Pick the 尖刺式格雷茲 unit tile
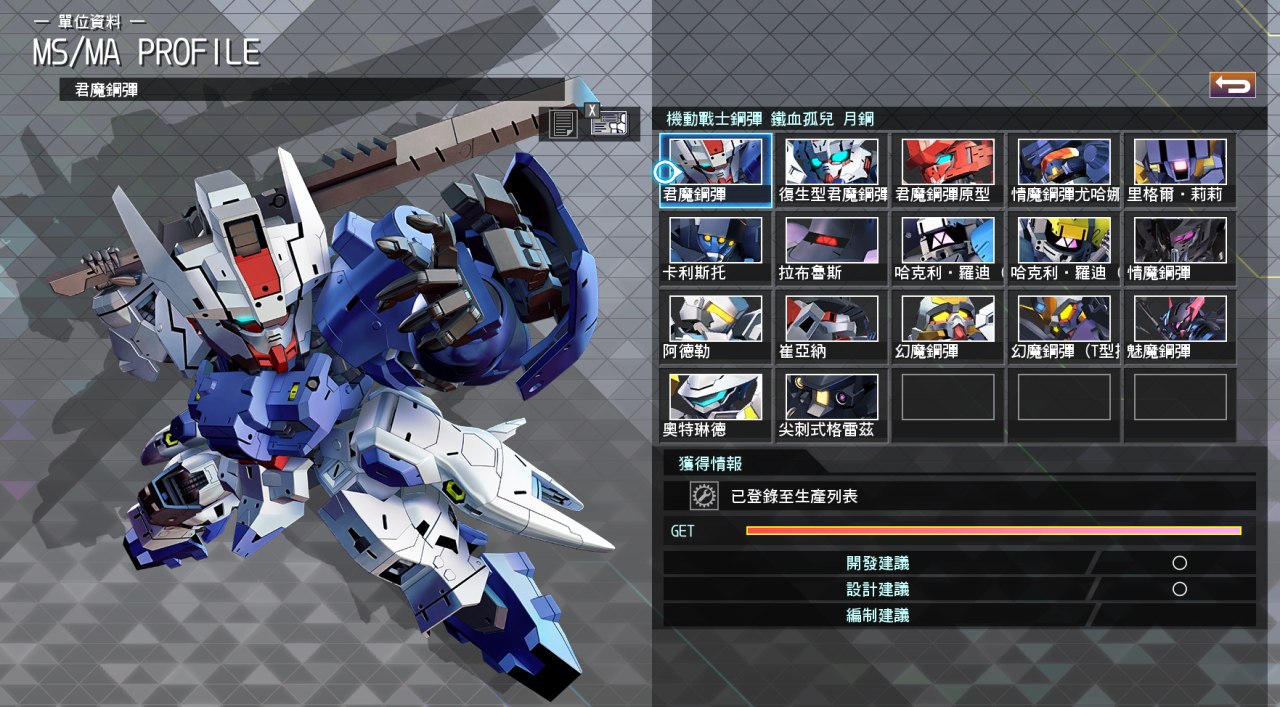1280x707 pixels. coord(832,405)
